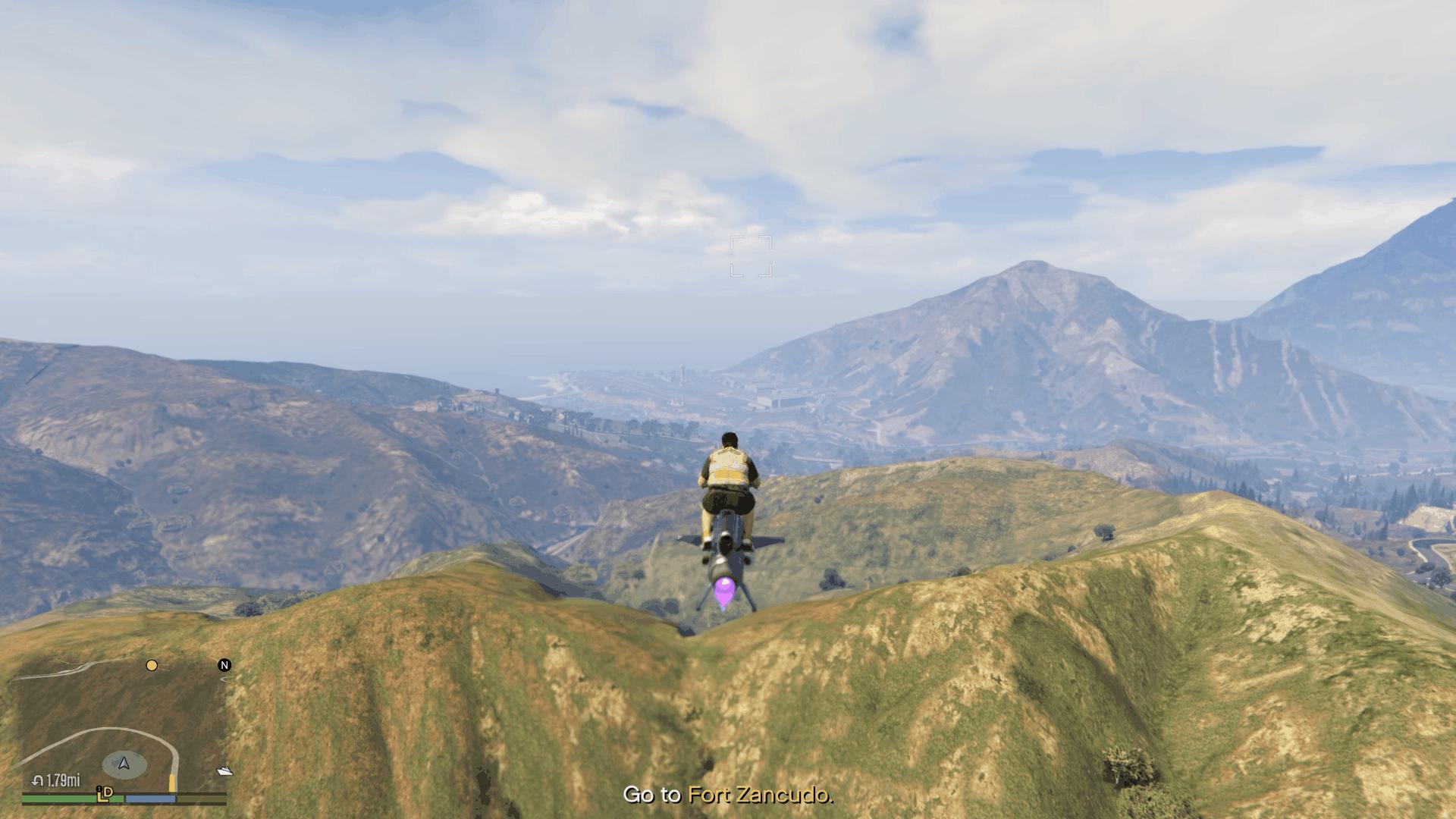This screenshot has height=819, width=1456.
Task: Click the yellow mission blip on the minimap
Action: click(x=152, y=666)
